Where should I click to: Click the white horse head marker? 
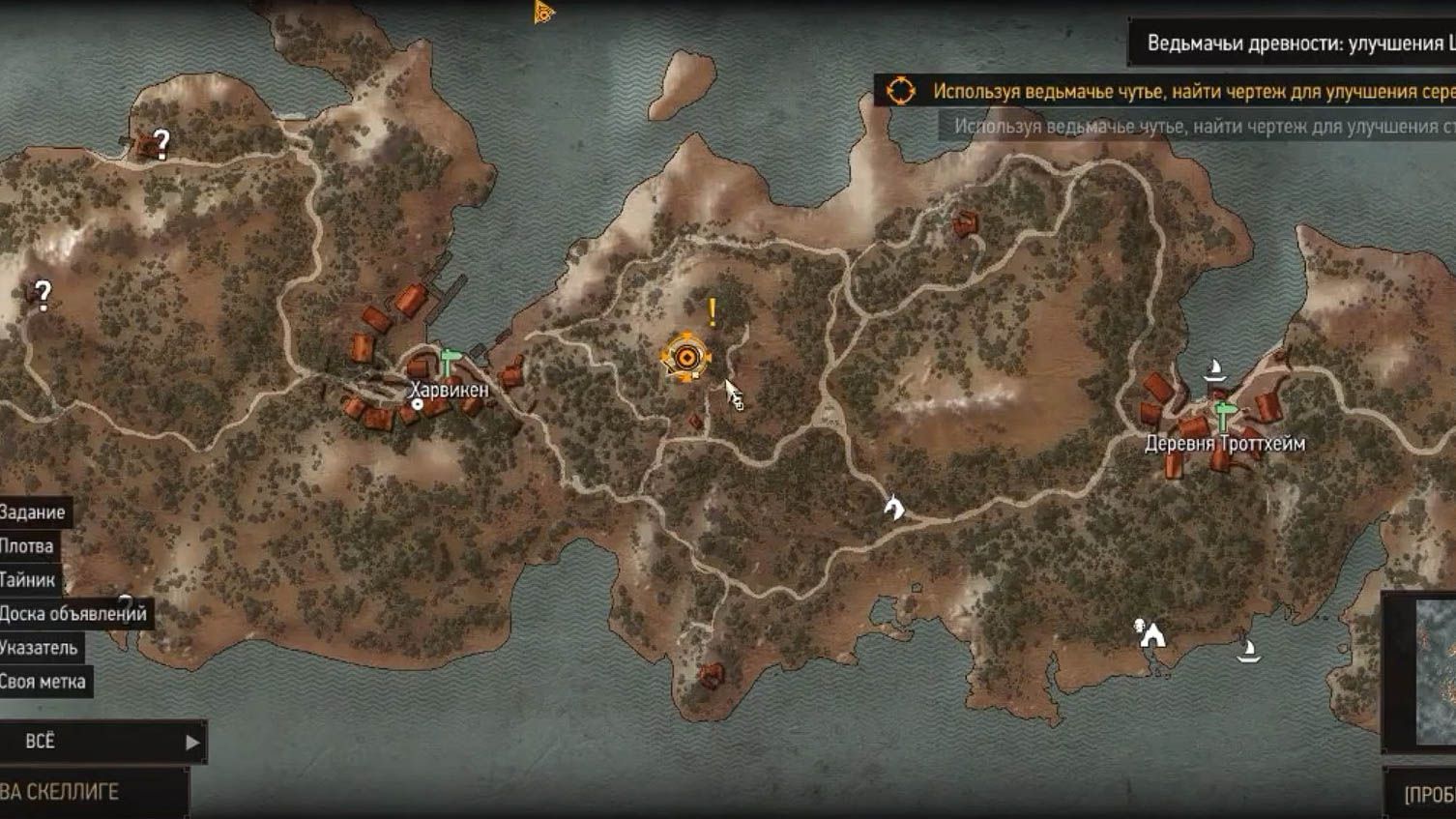(x=894, y=506)
